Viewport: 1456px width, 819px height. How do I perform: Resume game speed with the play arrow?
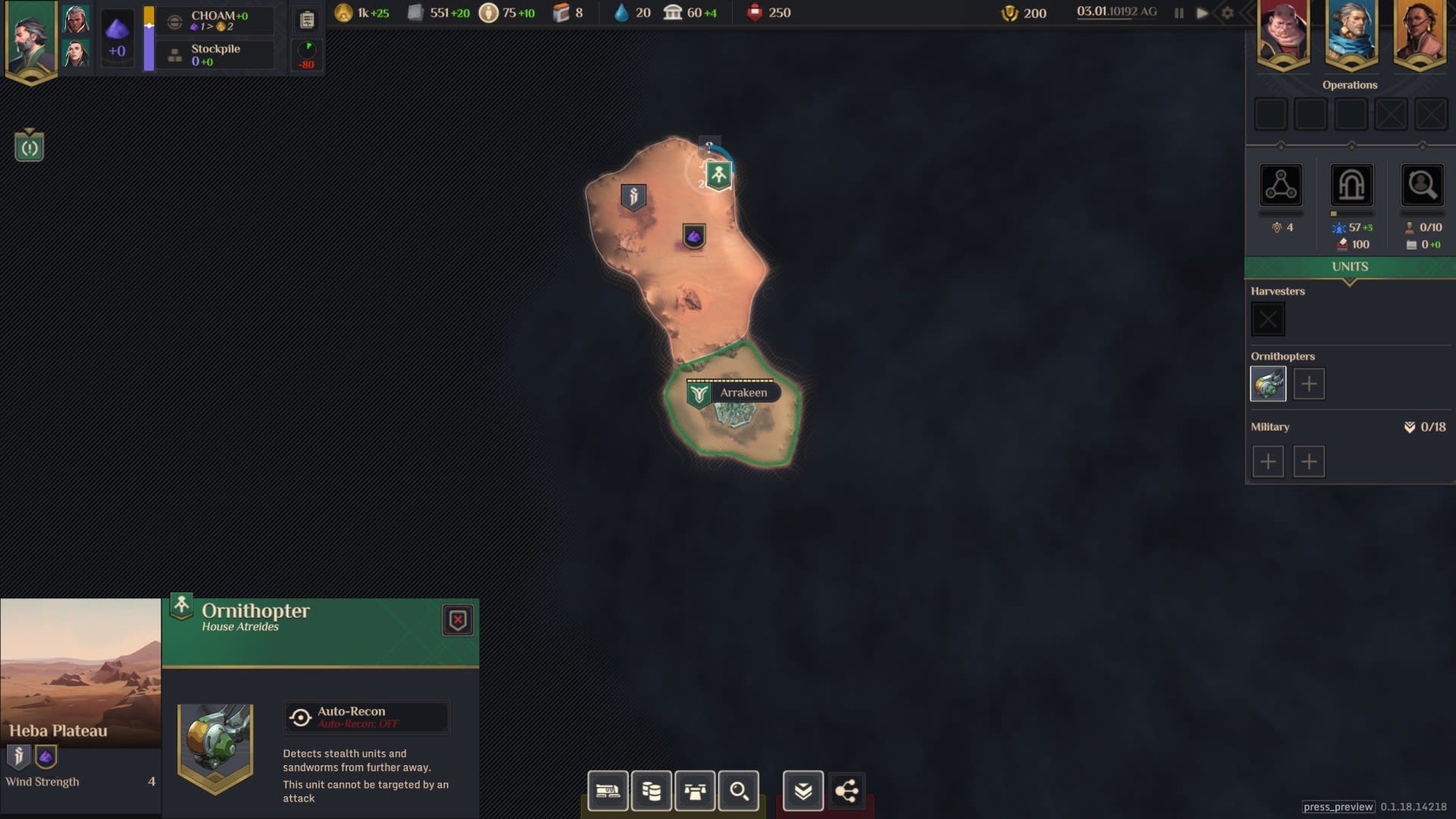[x=1202, y=13]
